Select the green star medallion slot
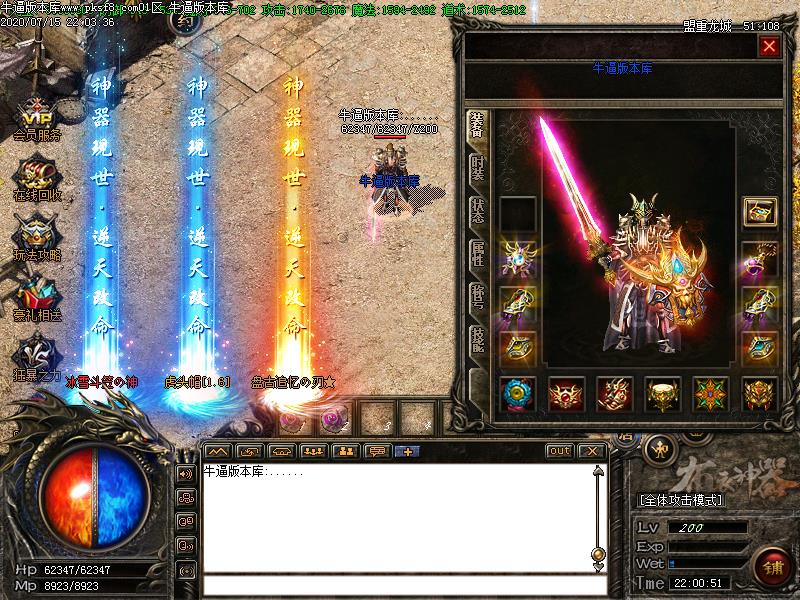The image size is (800, 600). (x=711, y=393)
